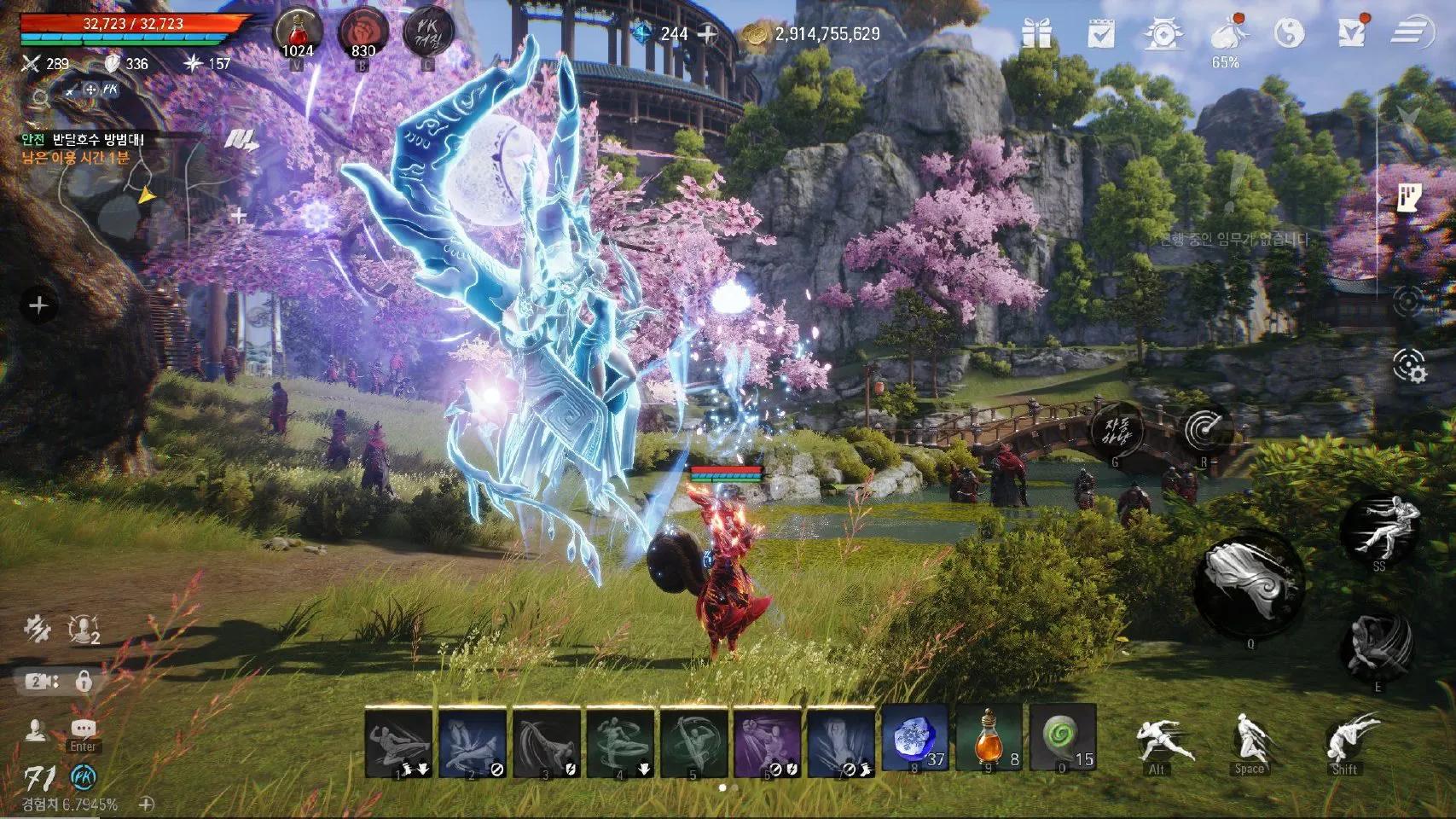Screen dimensions: 1456x819
Task: Open the calendar check-in icon
Action: click(1101, 33)
